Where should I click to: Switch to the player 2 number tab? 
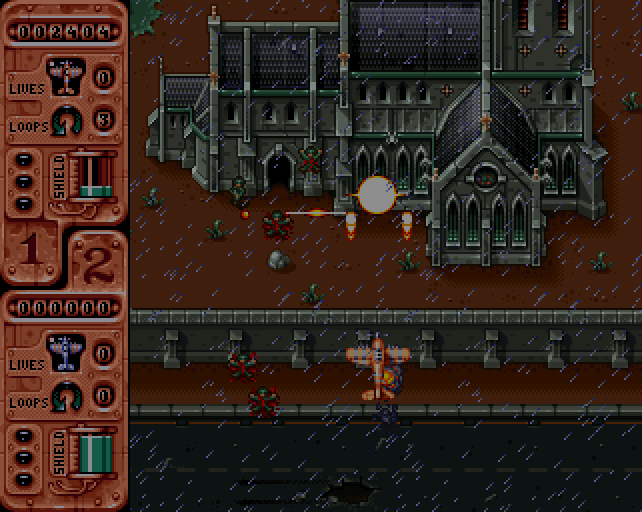(97, 262)
